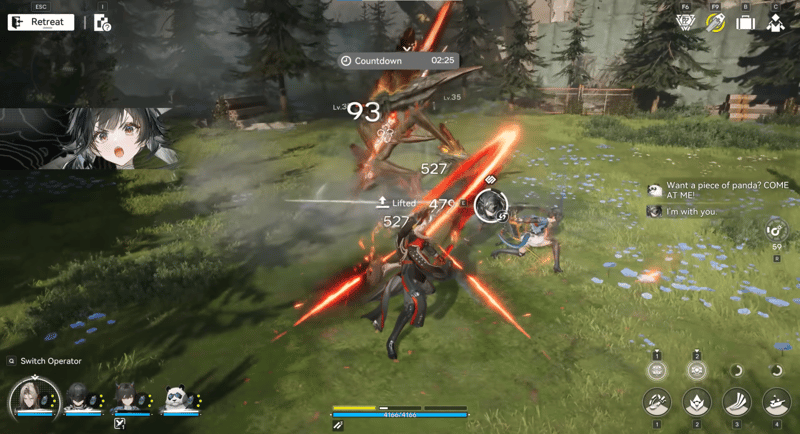Viewport: 800px width, 434px height.
Task: Activate the fourth operator's battle skill
Action: point(777,403)
